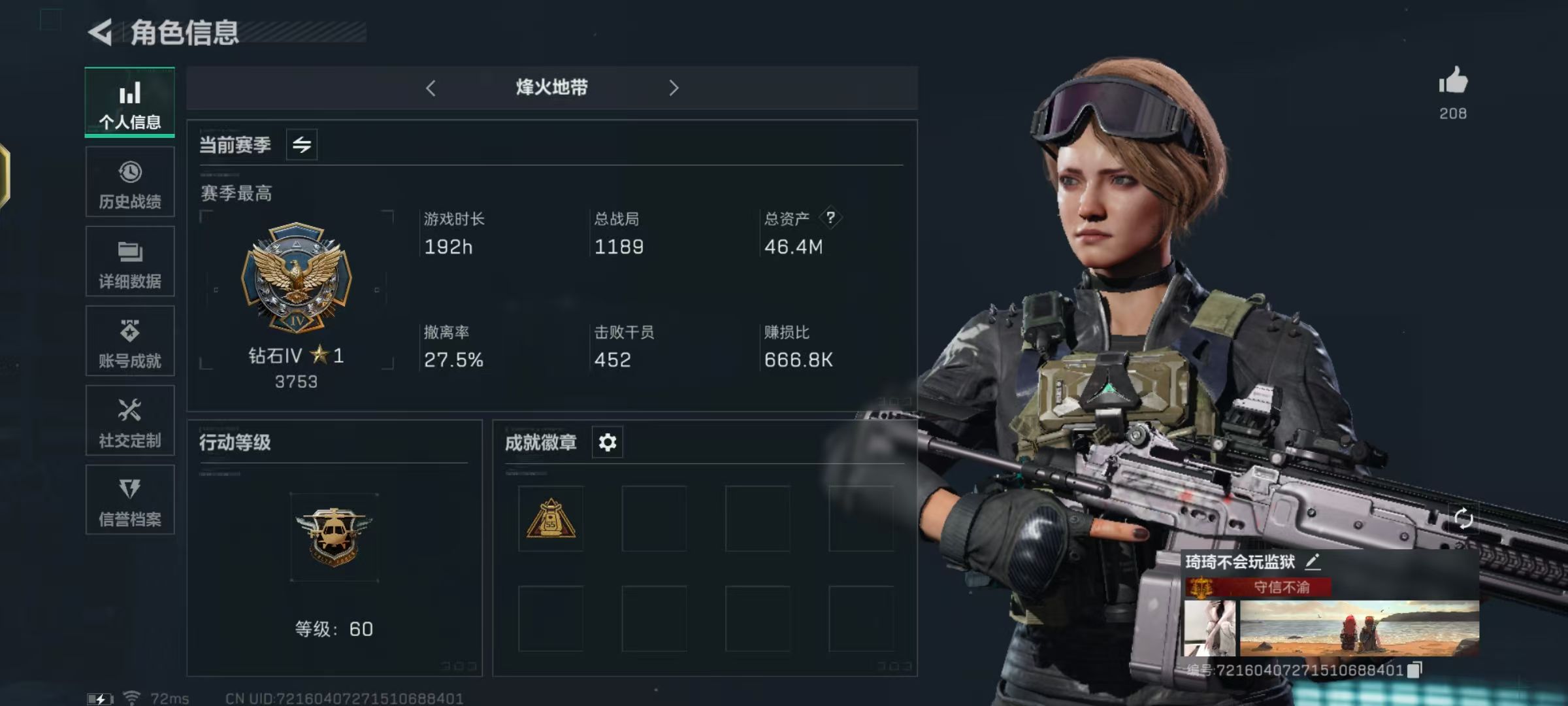Open the helicopter 行动等级 badge
Screen dimensions: 1568x706
[334, 537]
